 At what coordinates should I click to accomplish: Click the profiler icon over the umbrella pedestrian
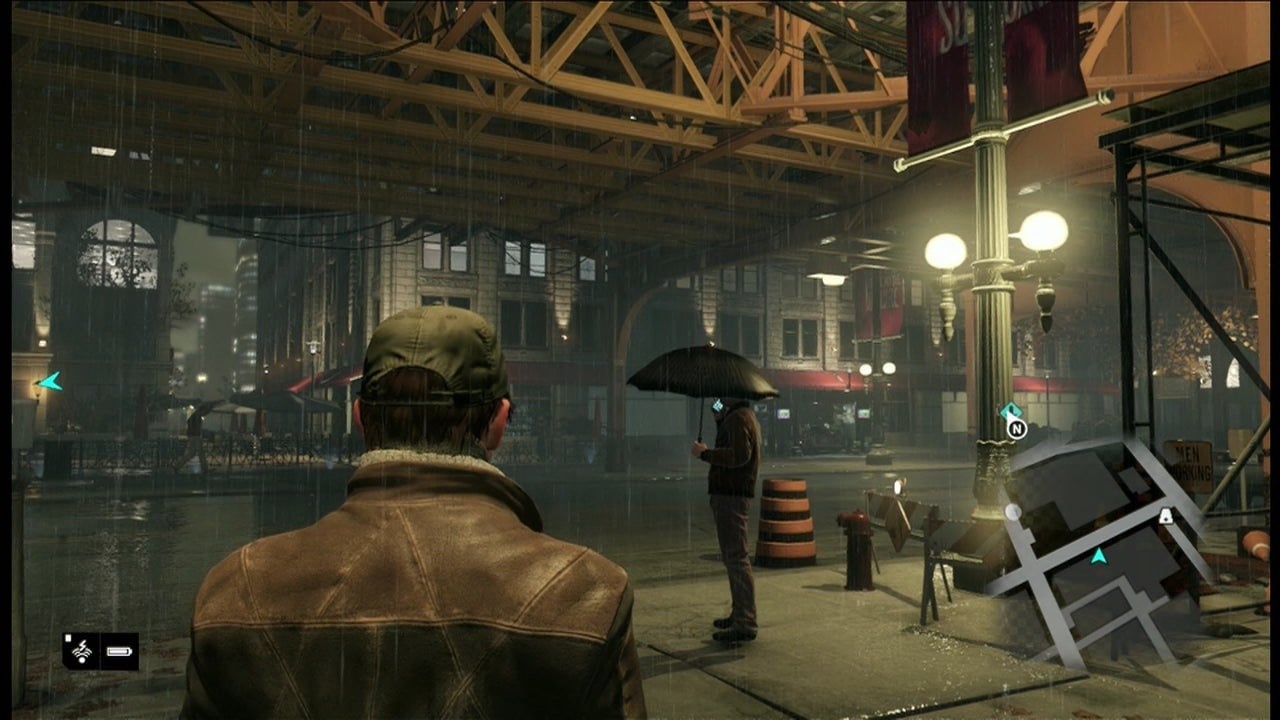point(717,406)
